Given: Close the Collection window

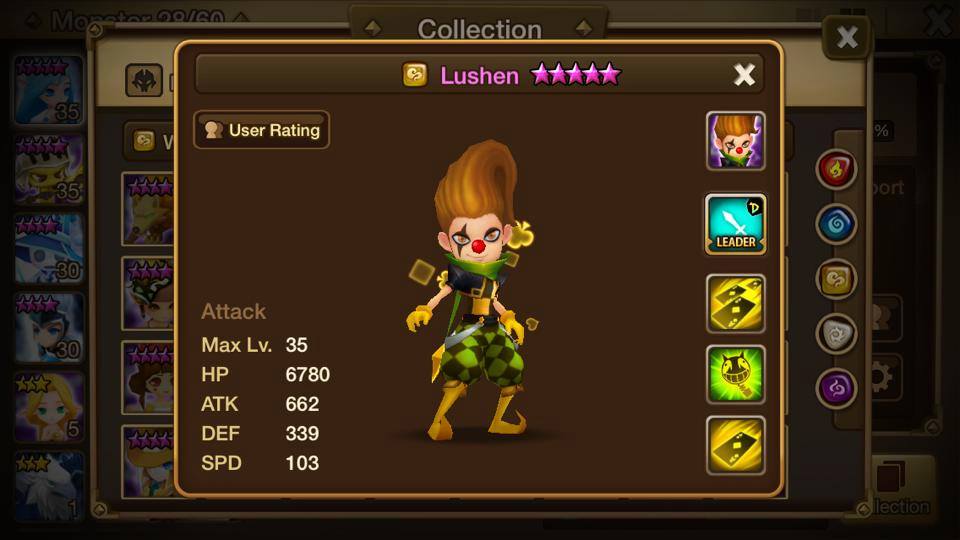Looking at the screenshot, I should pos(846,38).
